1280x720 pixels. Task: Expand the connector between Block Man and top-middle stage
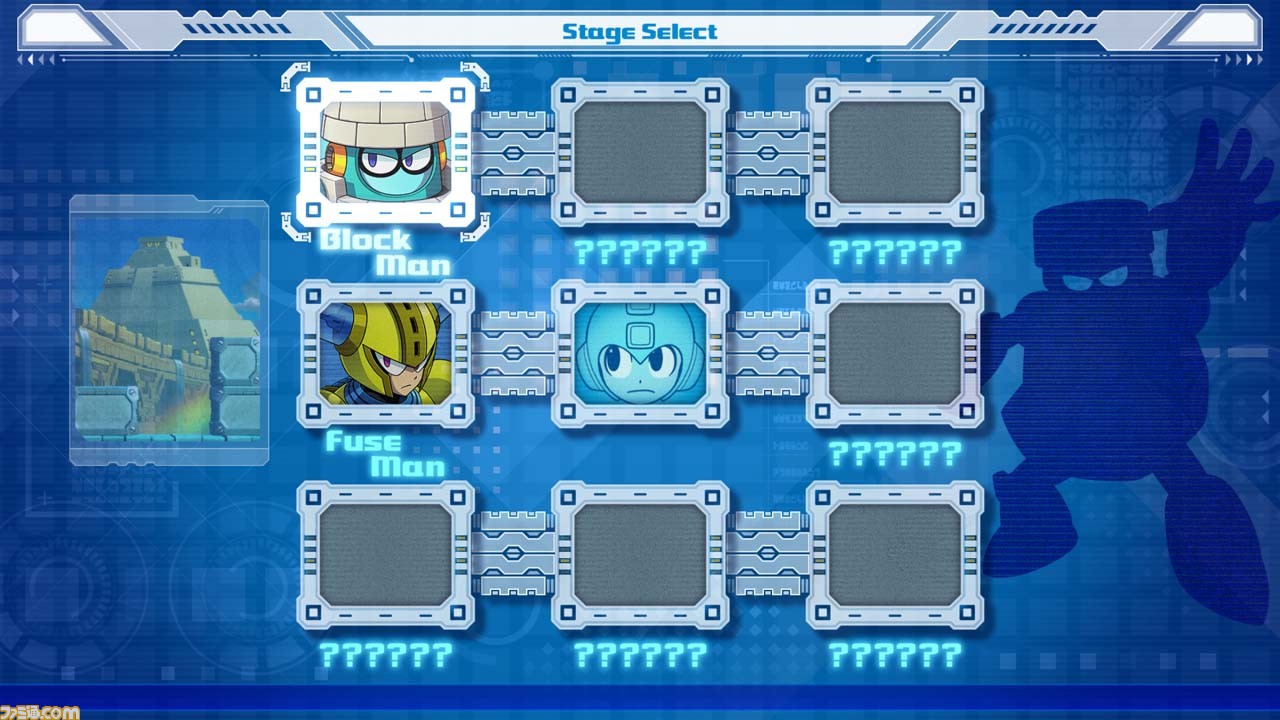coord(512,155)
